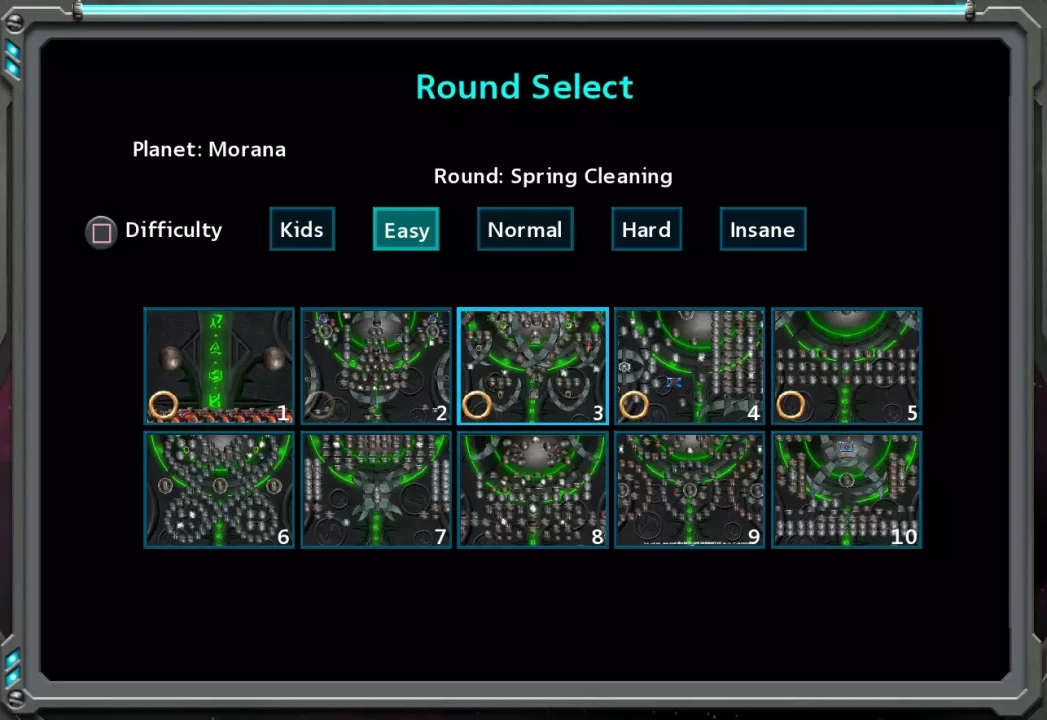Select round 4 thumbnail
Image resolution: width=1047 pixels, height=720 pixels.
(689, 366)
